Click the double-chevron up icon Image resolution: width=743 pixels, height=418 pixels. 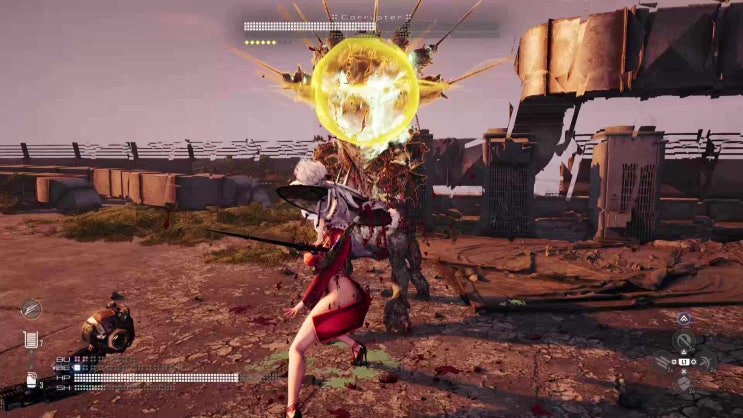pos(685,319)
